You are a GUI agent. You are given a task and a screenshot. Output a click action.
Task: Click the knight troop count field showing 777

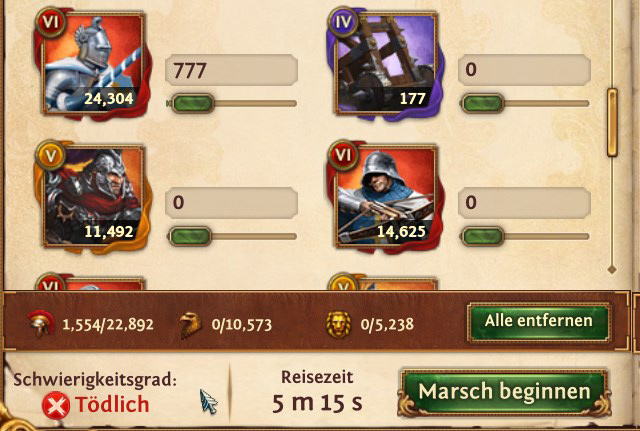pos(231,70)
